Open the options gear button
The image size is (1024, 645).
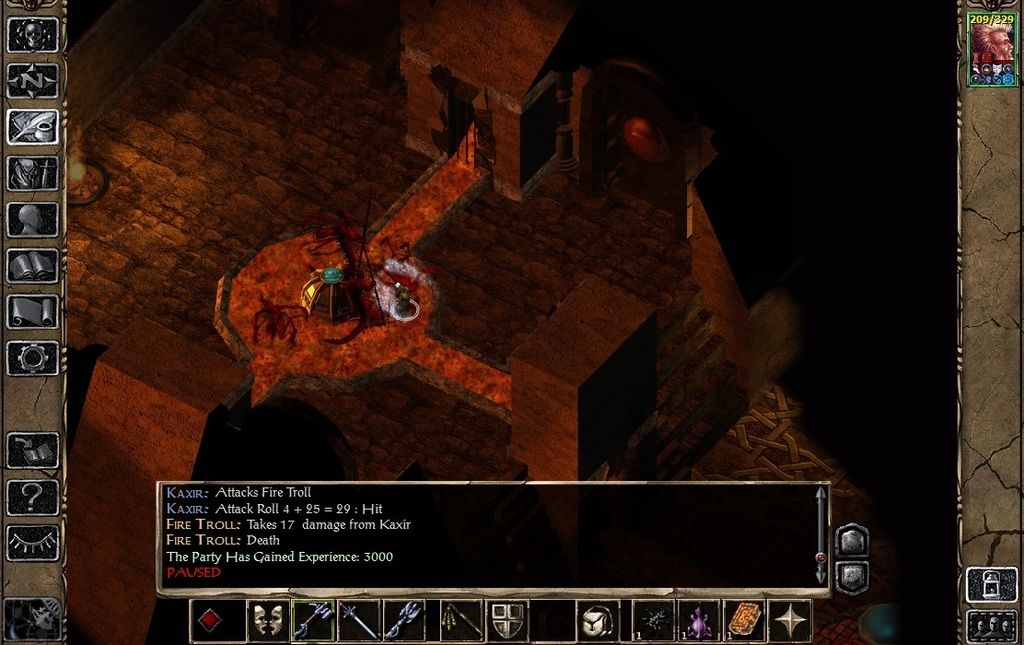pos(33,357)
